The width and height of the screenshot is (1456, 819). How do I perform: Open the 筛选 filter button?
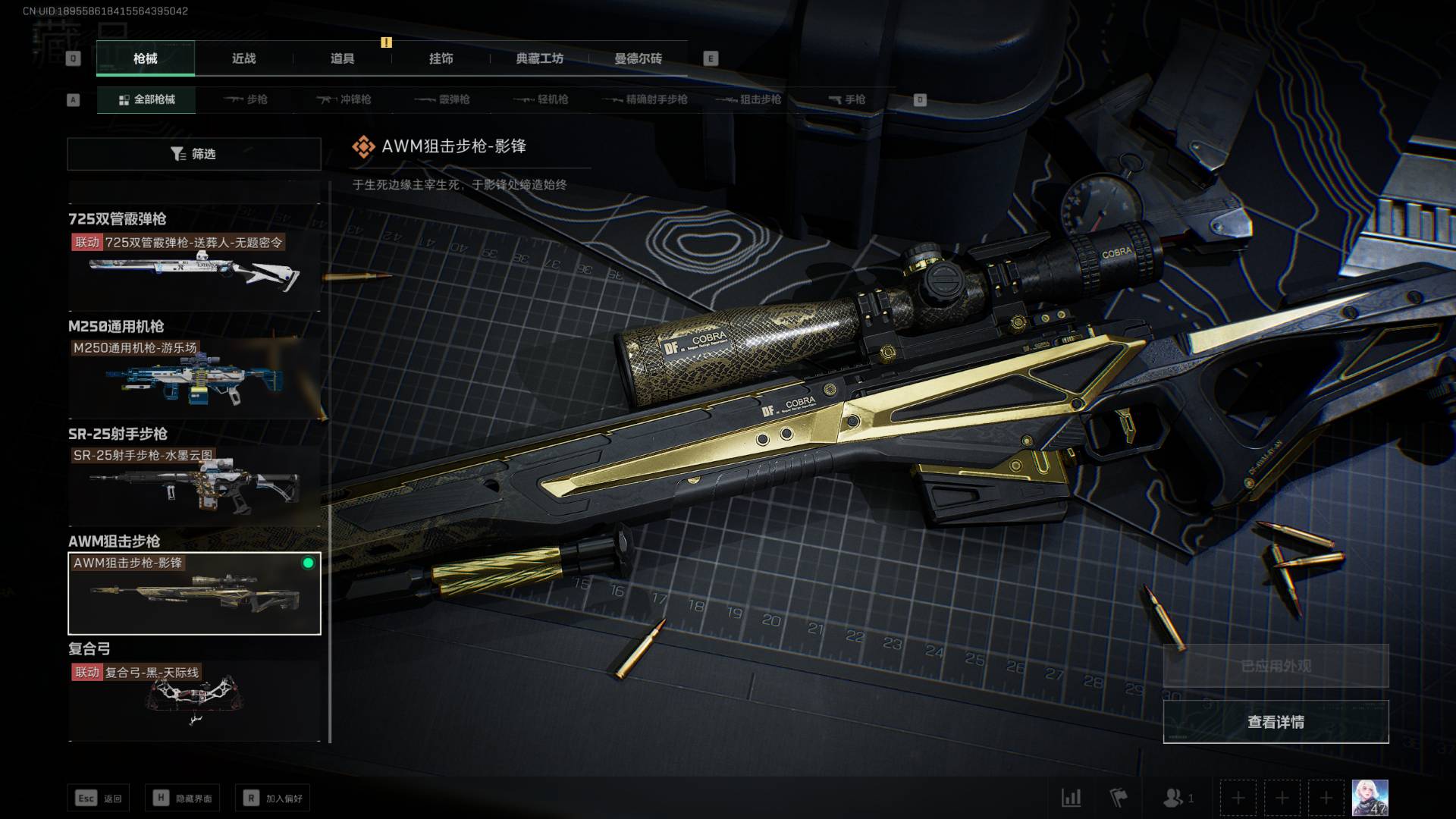(x=194, y=154)
